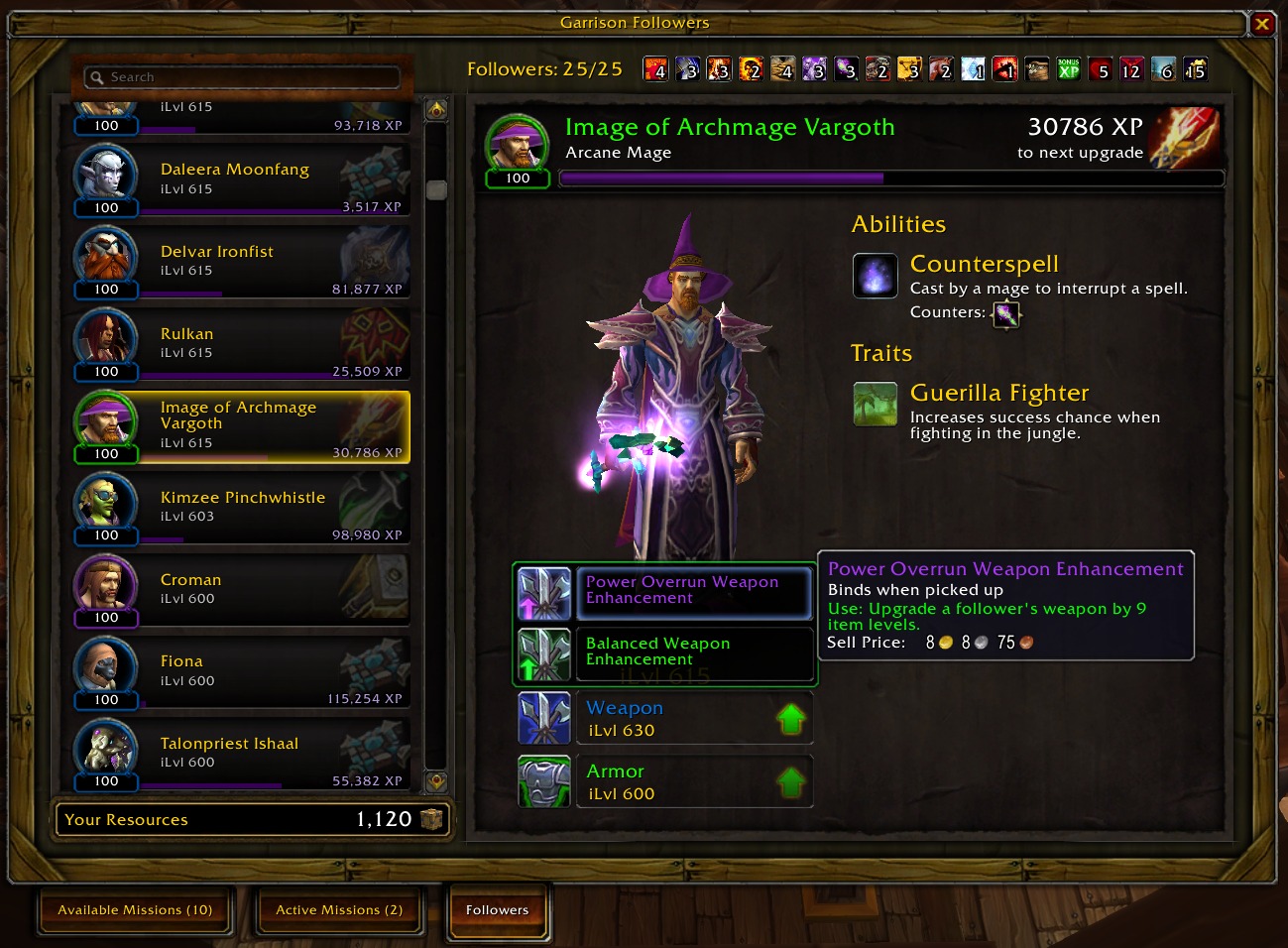Click the follower Search box
This screenshot has height=948, width=1288.
point(243,77)
